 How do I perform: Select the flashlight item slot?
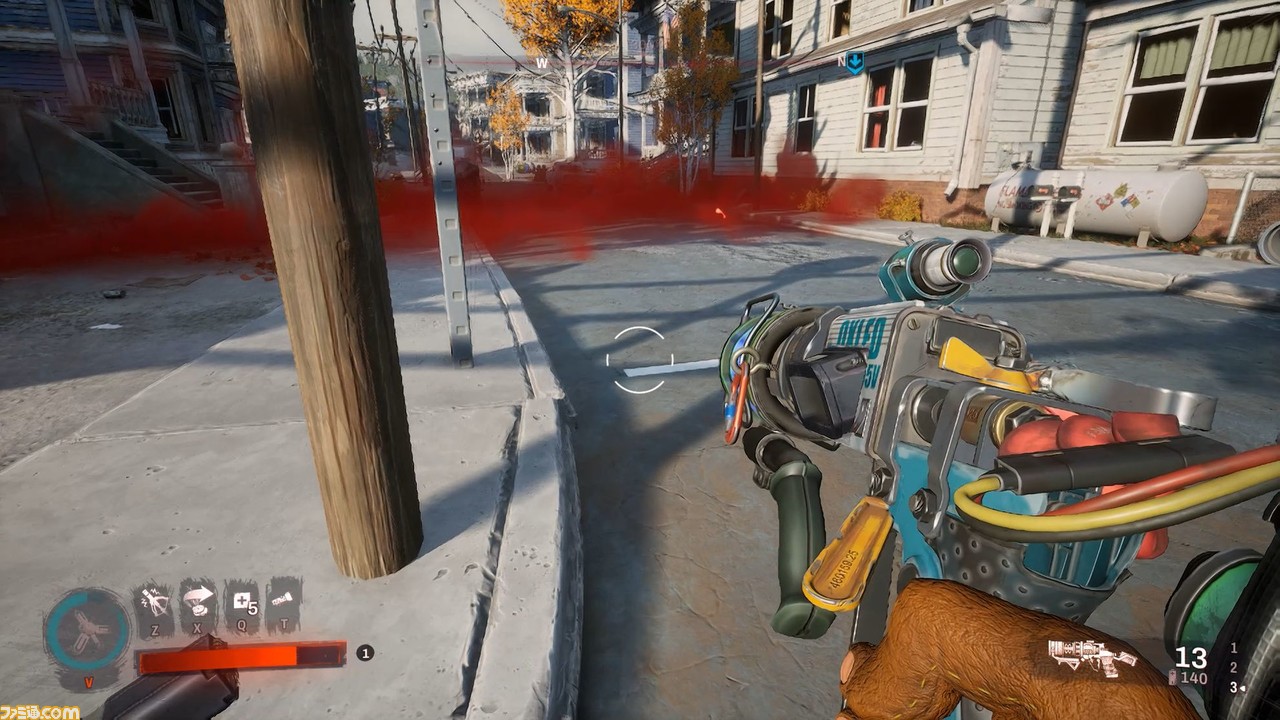point(285,601)
